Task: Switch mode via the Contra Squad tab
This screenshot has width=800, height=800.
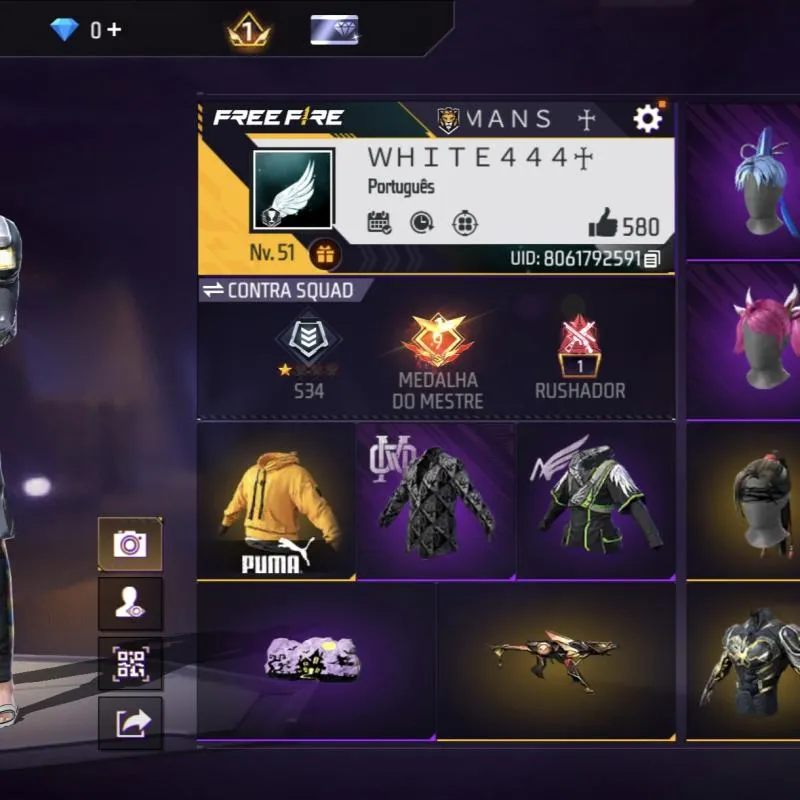Action: pyautogui.click(x=279, y=290)
